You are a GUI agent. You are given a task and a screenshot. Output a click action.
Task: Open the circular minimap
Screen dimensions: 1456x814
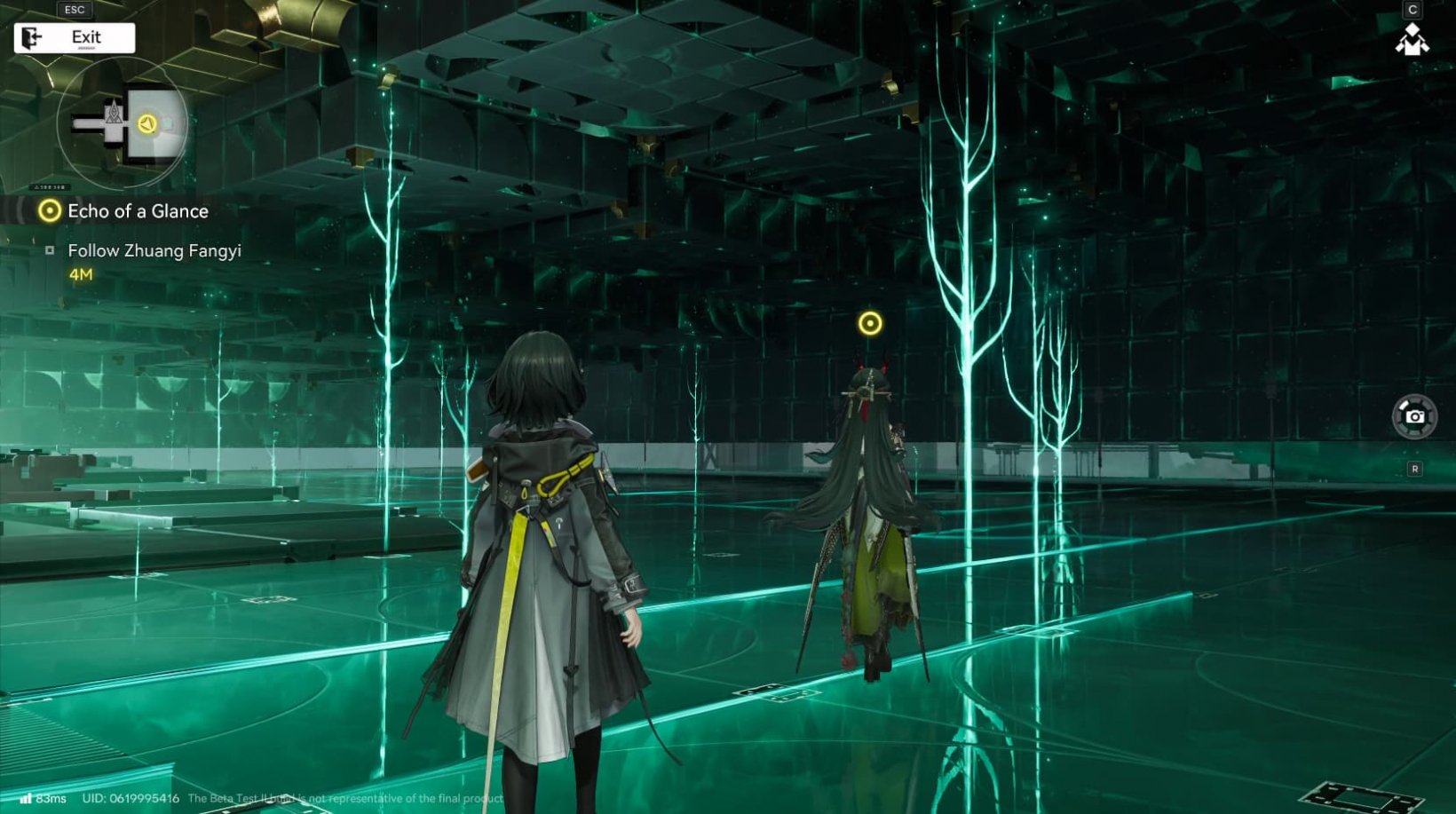[x=122, y=124]
